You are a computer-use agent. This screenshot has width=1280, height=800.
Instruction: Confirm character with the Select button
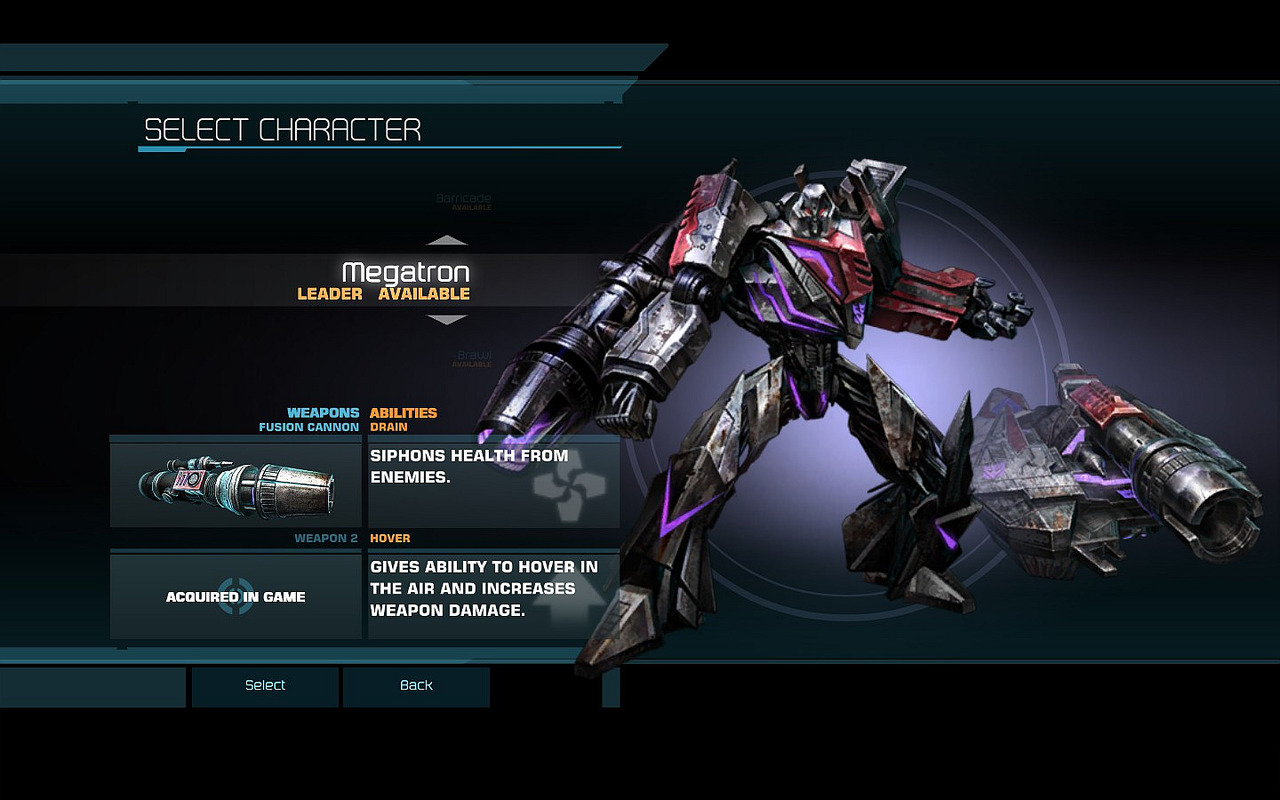[x=265, y=686]
